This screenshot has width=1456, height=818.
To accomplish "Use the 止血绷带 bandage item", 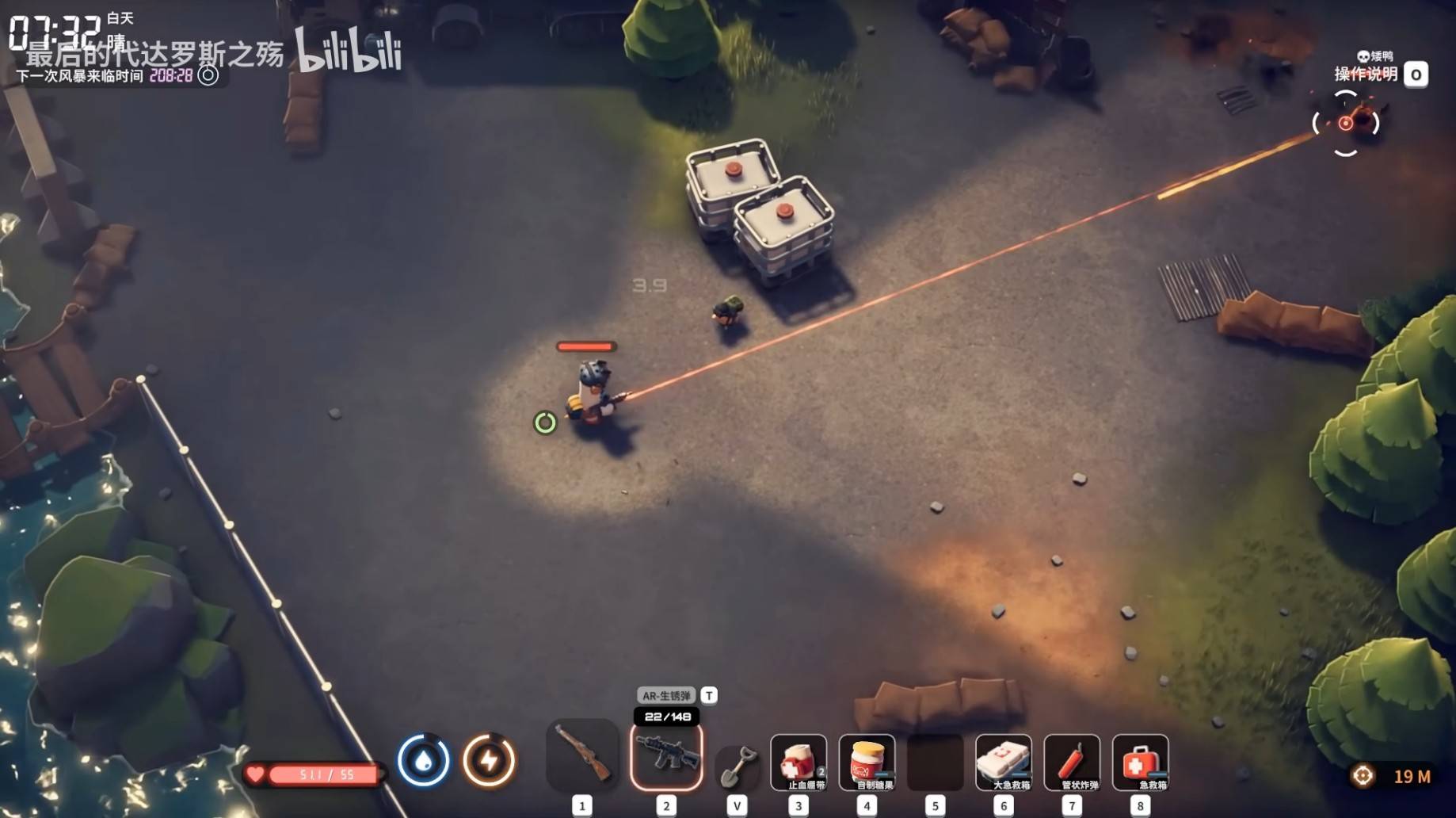I will pyautogui.click(x=799, y=762).
